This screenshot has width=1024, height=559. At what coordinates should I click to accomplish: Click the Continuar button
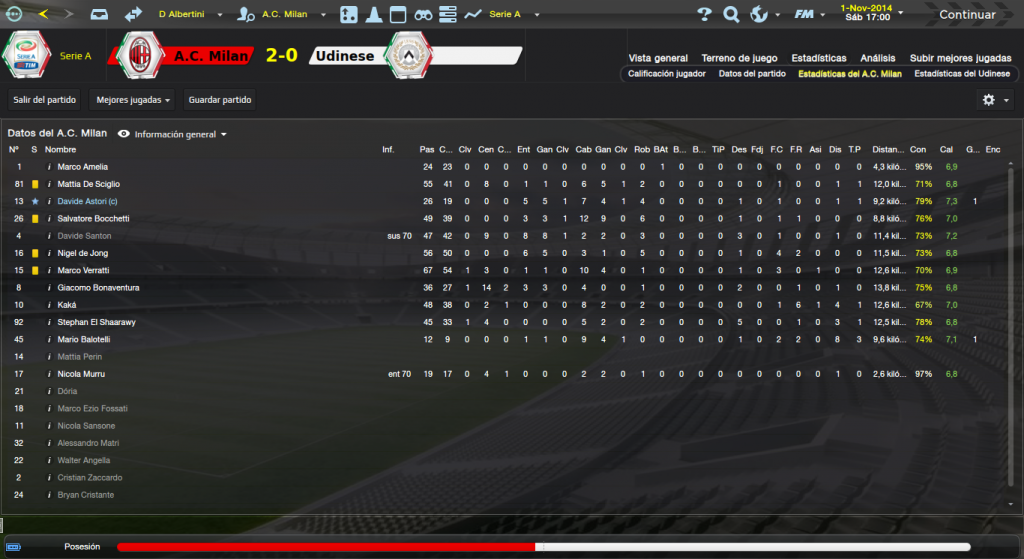[966, 15]
